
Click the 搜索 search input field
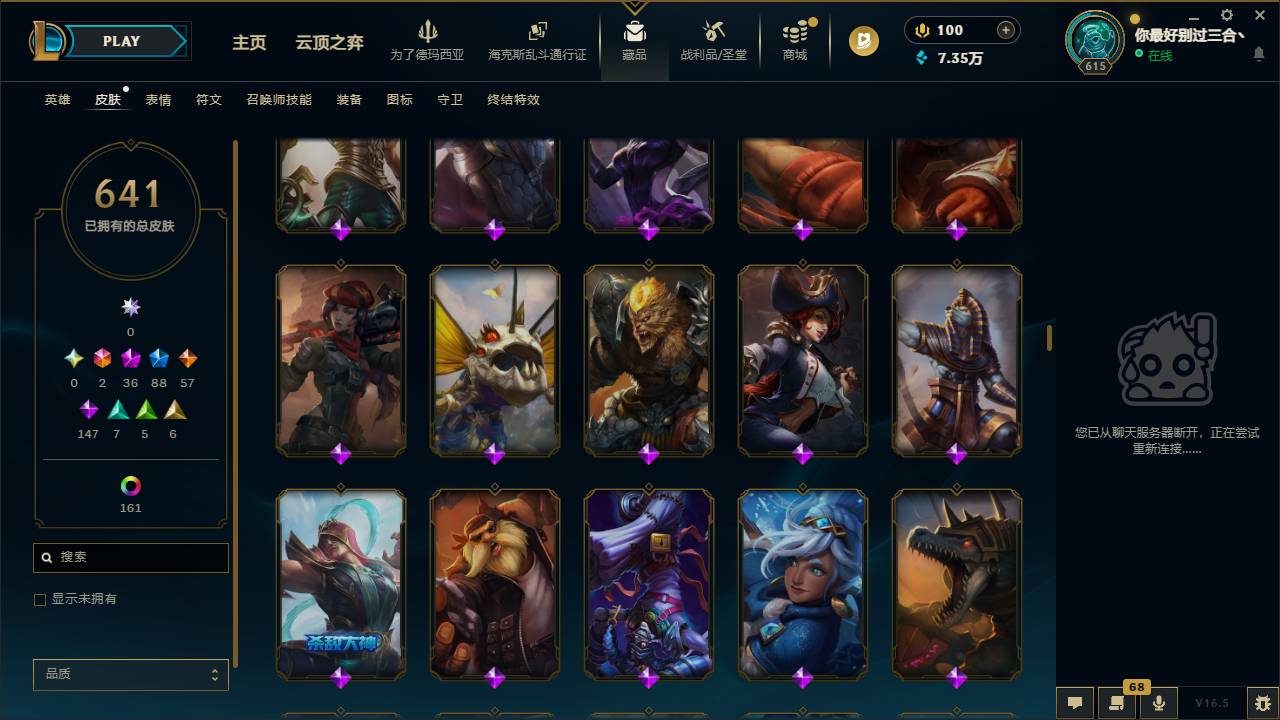point(130,557)
